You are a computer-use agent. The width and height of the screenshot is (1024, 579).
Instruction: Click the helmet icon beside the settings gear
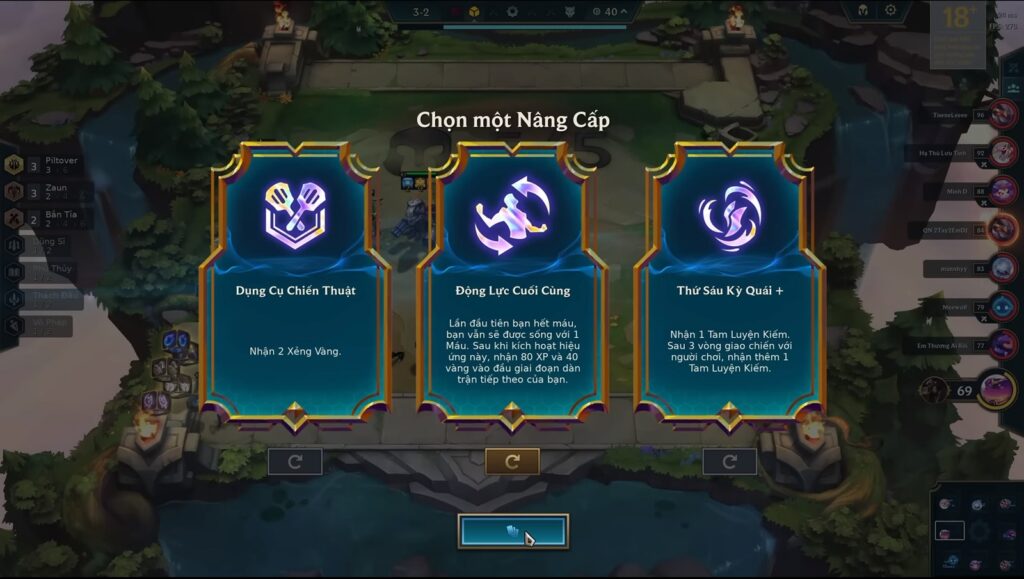[861, 11]
